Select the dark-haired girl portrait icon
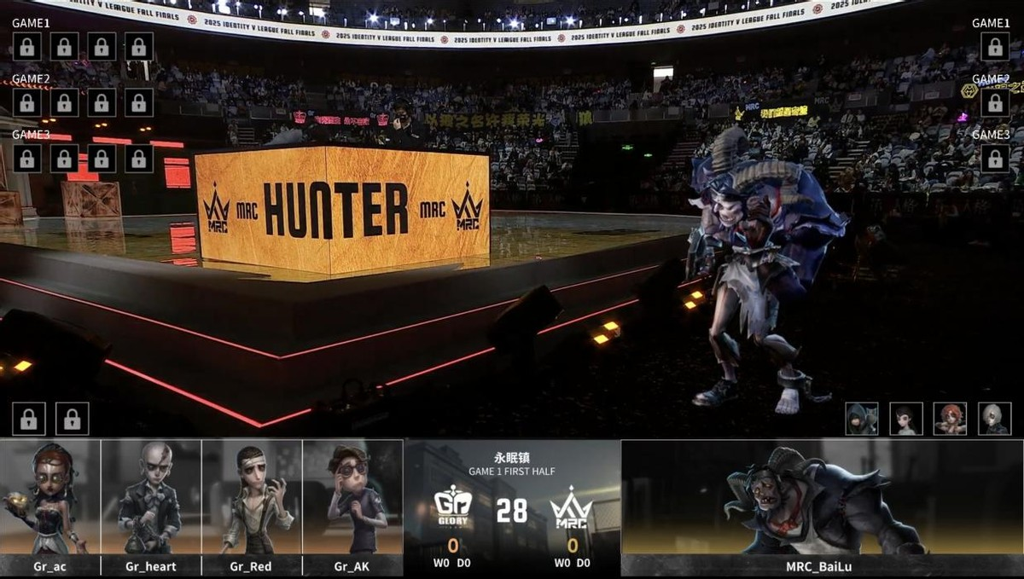The image size is (1024, 579). coord(906,418)
